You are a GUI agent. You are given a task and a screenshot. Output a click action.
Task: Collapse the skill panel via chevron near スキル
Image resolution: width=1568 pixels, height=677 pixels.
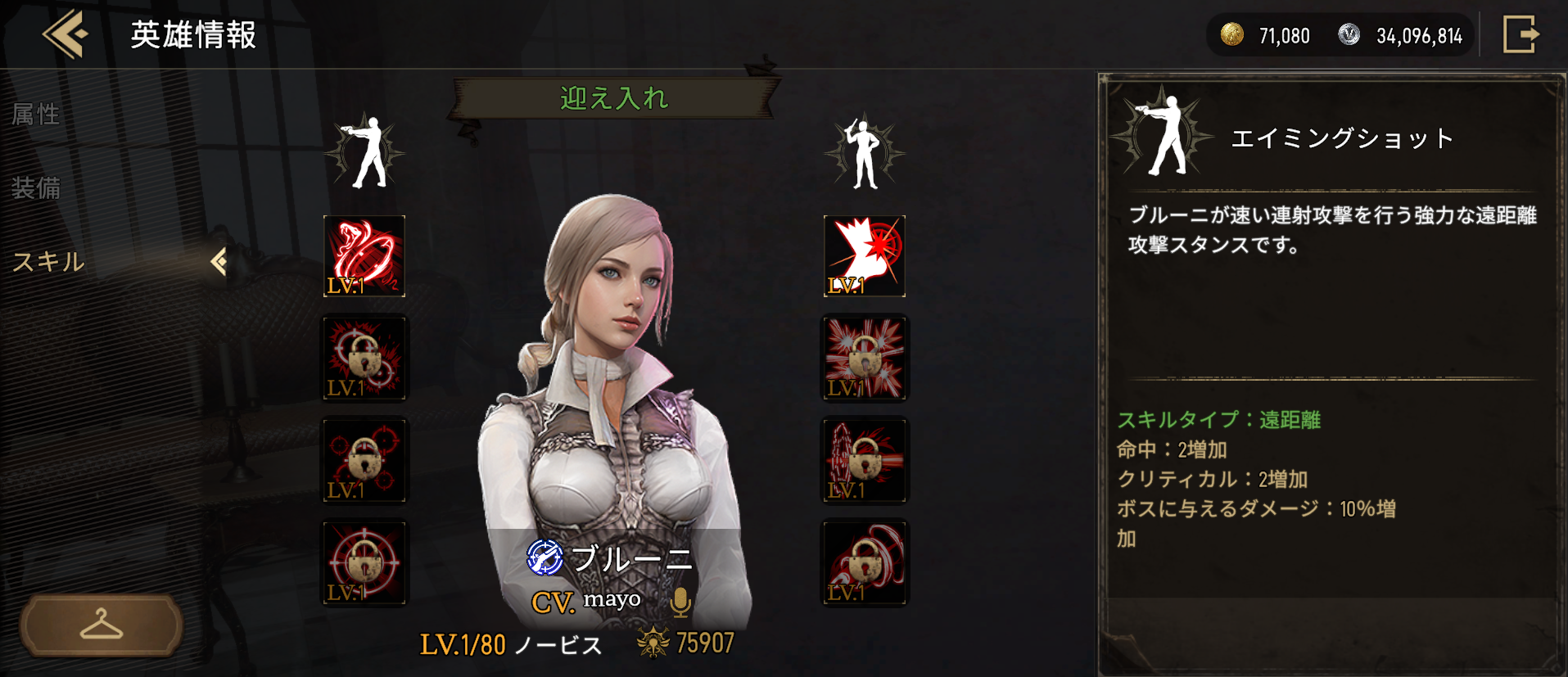pyautogui.click(x=219, y=260)
